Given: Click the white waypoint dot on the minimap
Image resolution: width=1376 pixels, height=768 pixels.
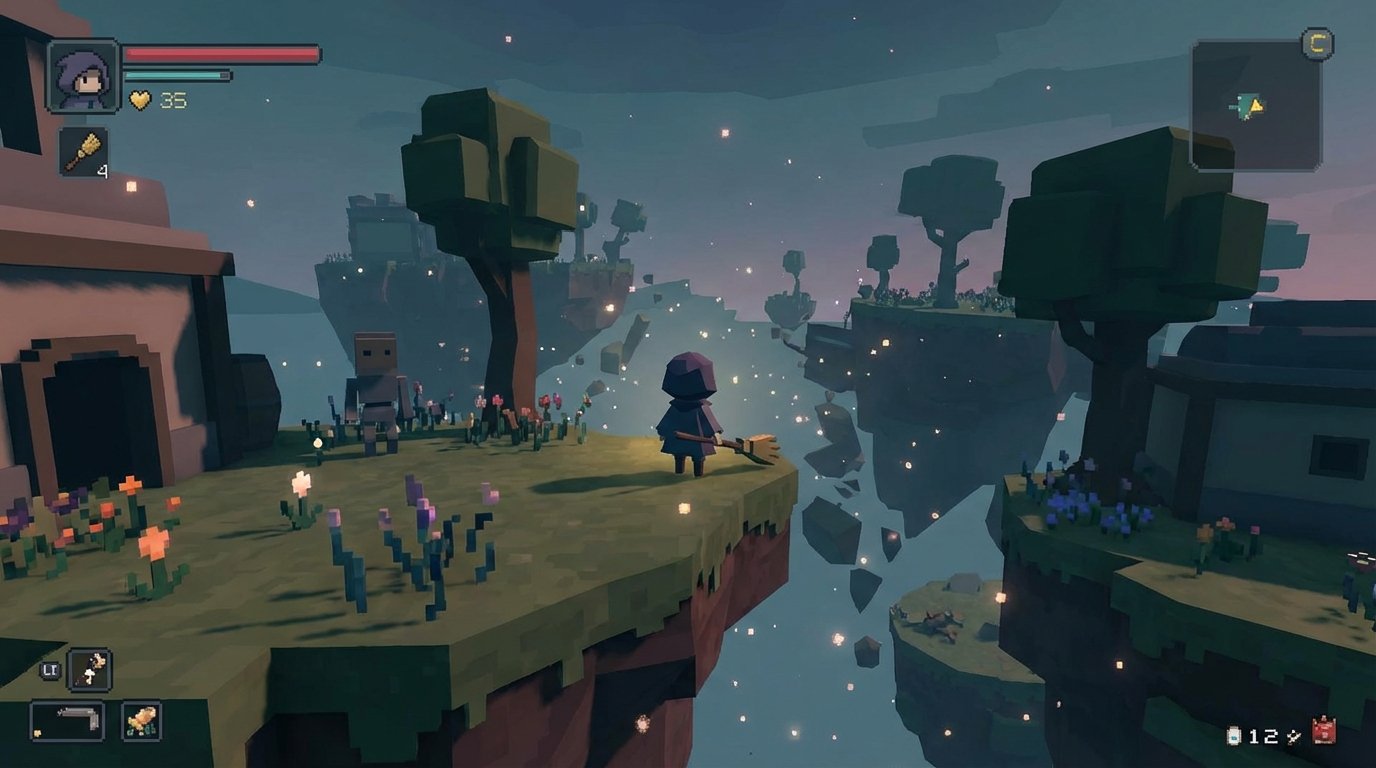Looking at the screenshot, I should pos(1240,99).
